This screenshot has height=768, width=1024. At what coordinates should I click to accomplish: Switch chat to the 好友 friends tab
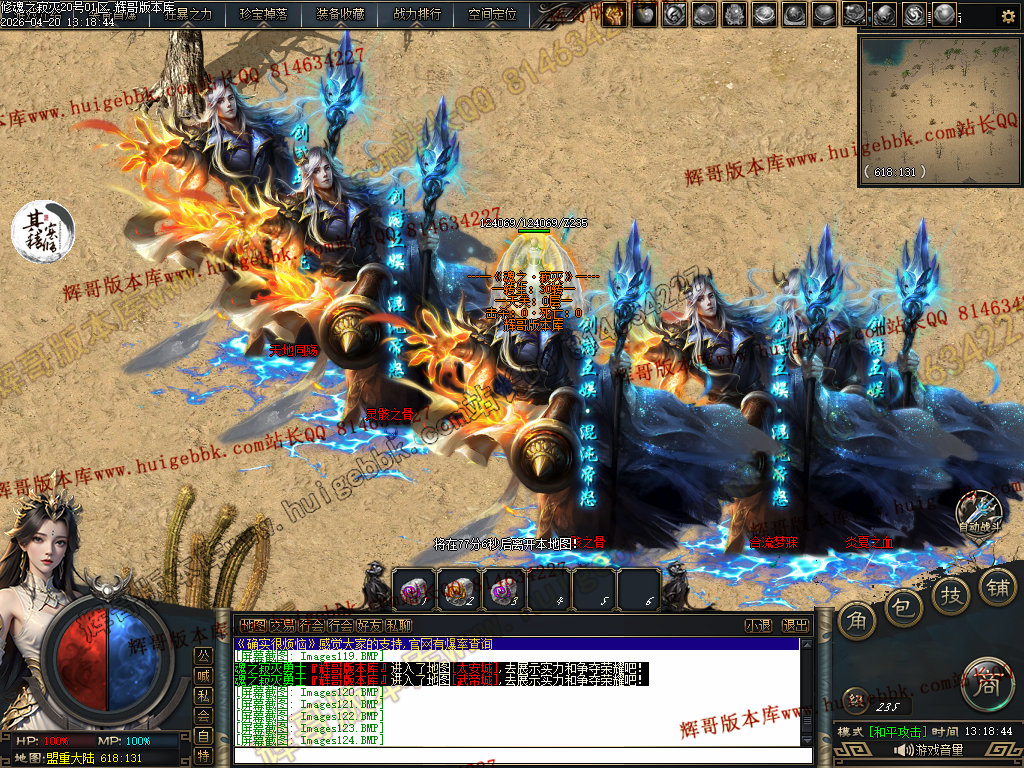tap(369, 625)
